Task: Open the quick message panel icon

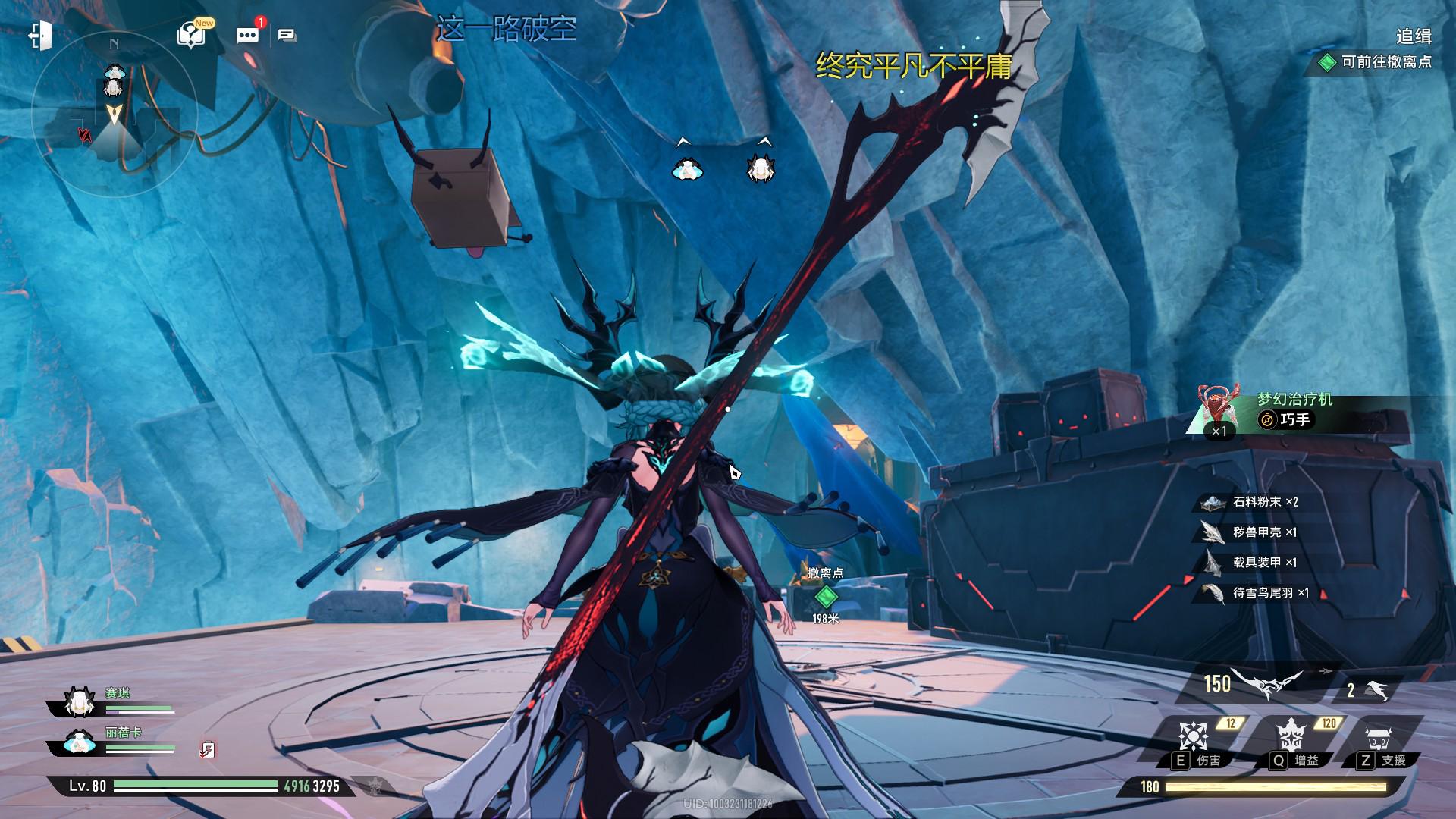Action: click(x=287, y=36)
